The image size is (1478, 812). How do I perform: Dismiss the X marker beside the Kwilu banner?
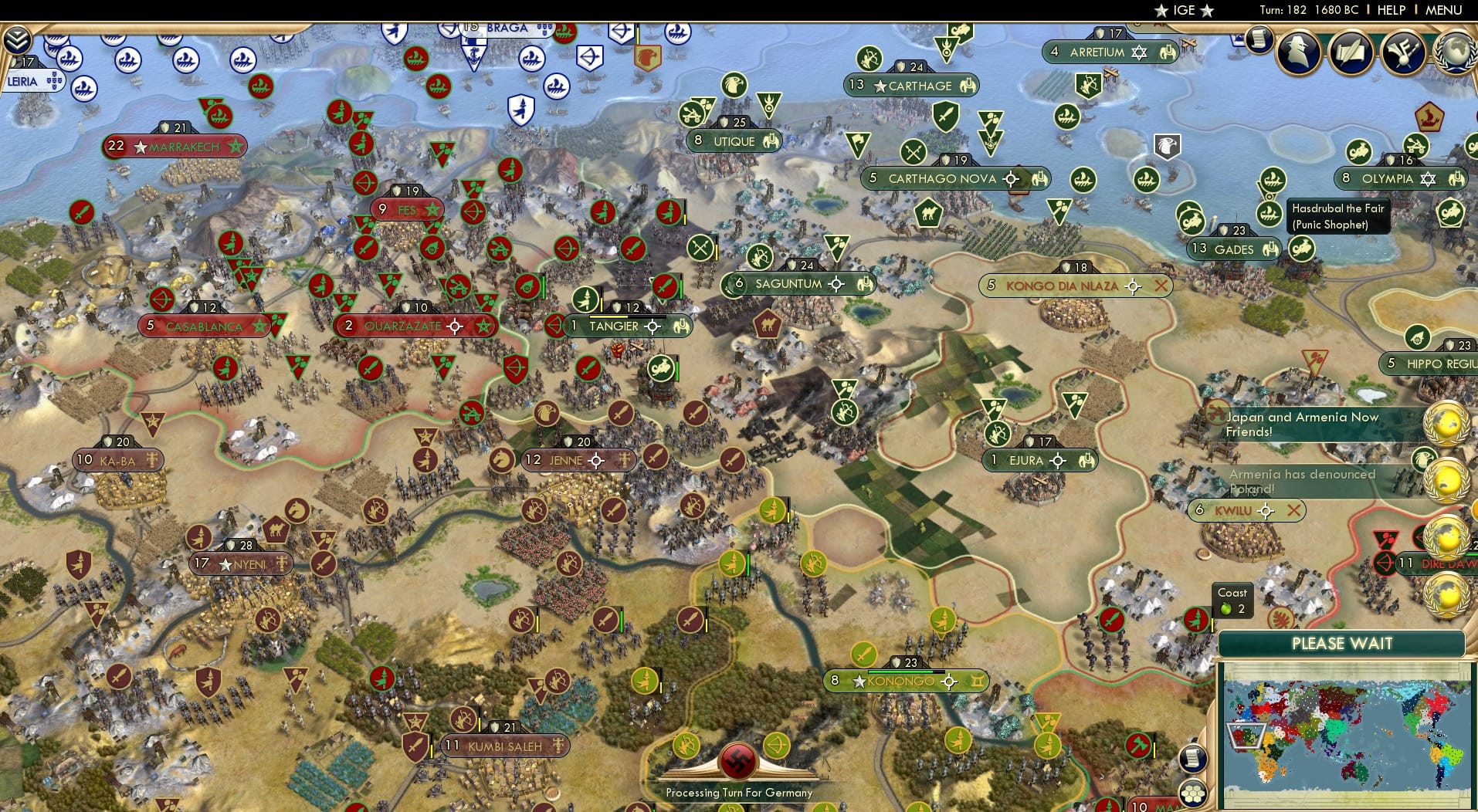1295,510
